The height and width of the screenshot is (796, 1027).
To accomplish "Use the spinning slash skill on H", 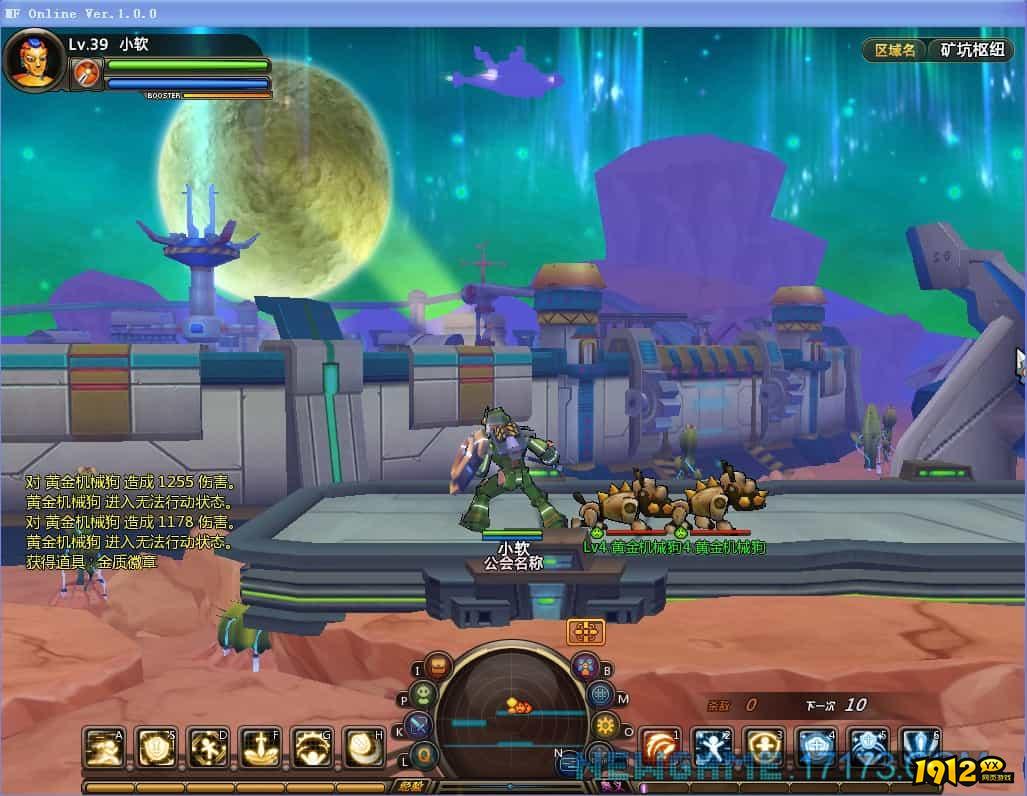I will click(364, 747).
